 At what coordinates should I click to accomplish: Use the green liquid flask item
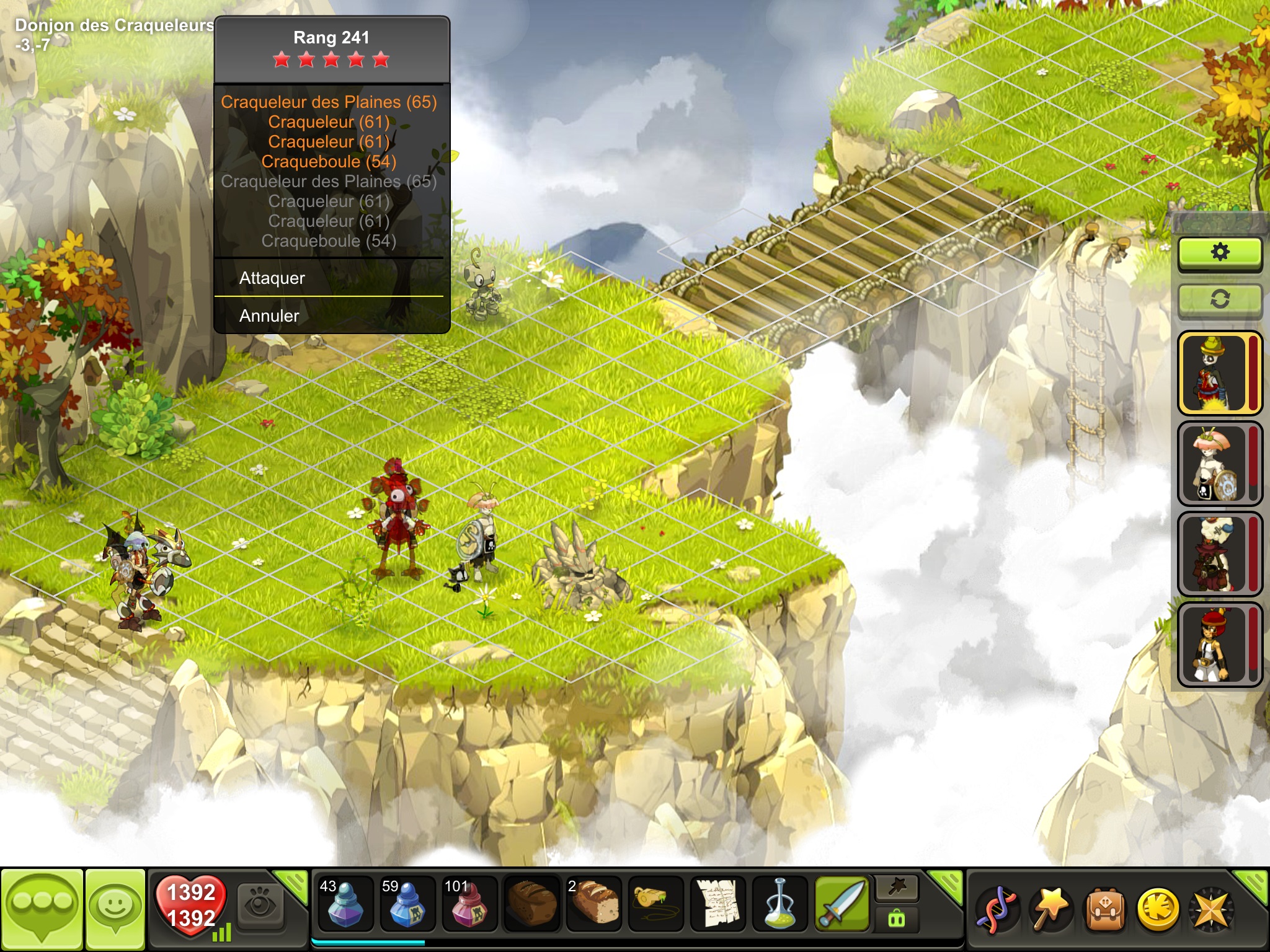[x=779, y=904]
